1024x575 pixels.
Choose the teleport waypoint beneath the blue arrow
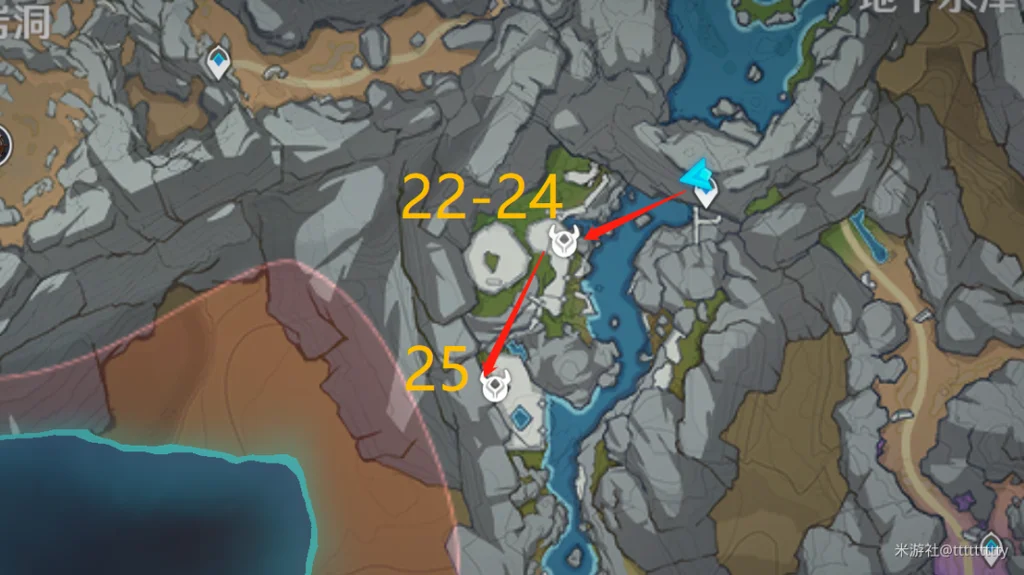coord(707,194)
